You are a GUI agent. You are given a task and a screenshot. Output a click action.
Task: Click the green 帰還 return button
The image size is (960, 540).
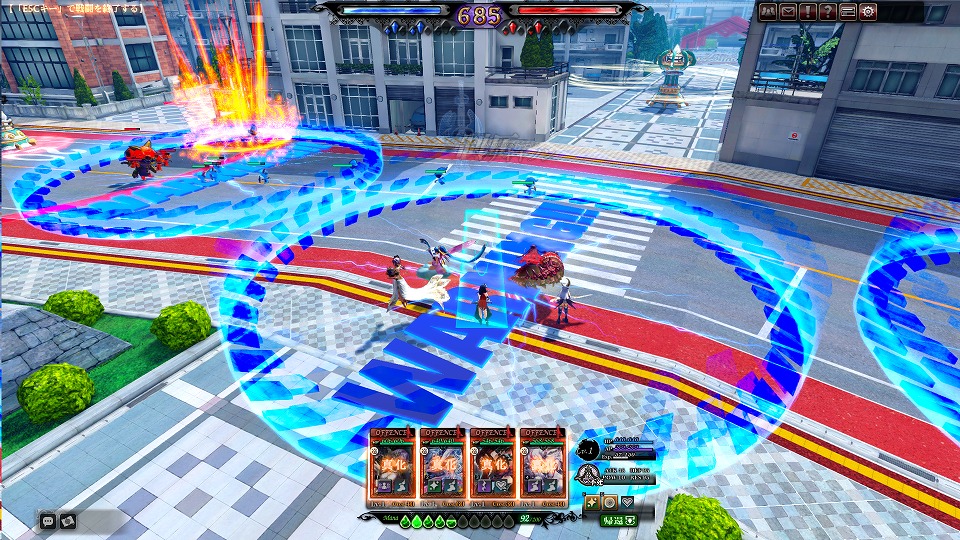point(617,520)
